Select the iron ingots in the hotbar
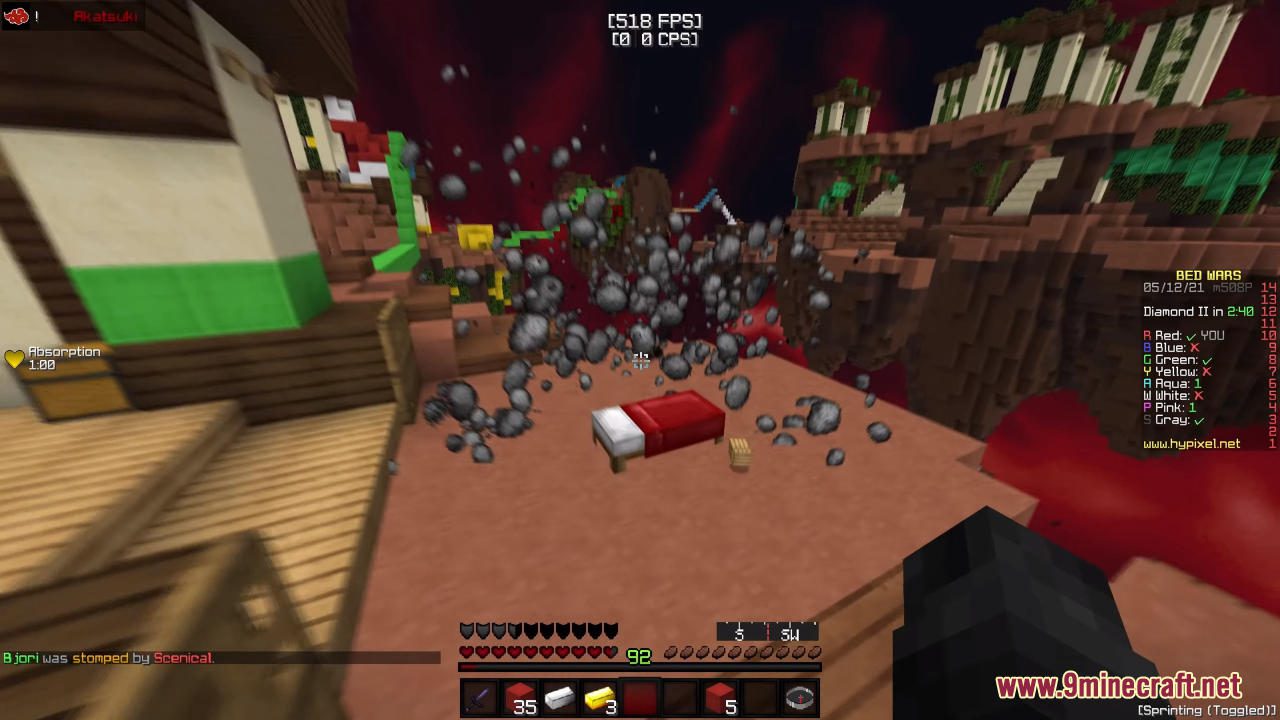The width and height of the screenshot is (1280, 720). (558, 697)
